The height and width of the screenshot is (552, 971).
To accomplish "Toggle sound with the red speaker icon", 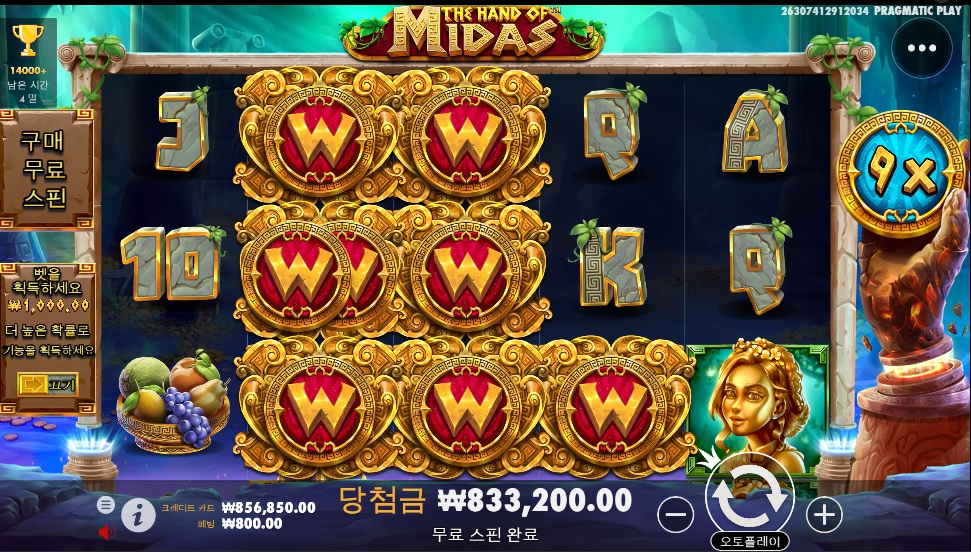I will click(107, 531).
